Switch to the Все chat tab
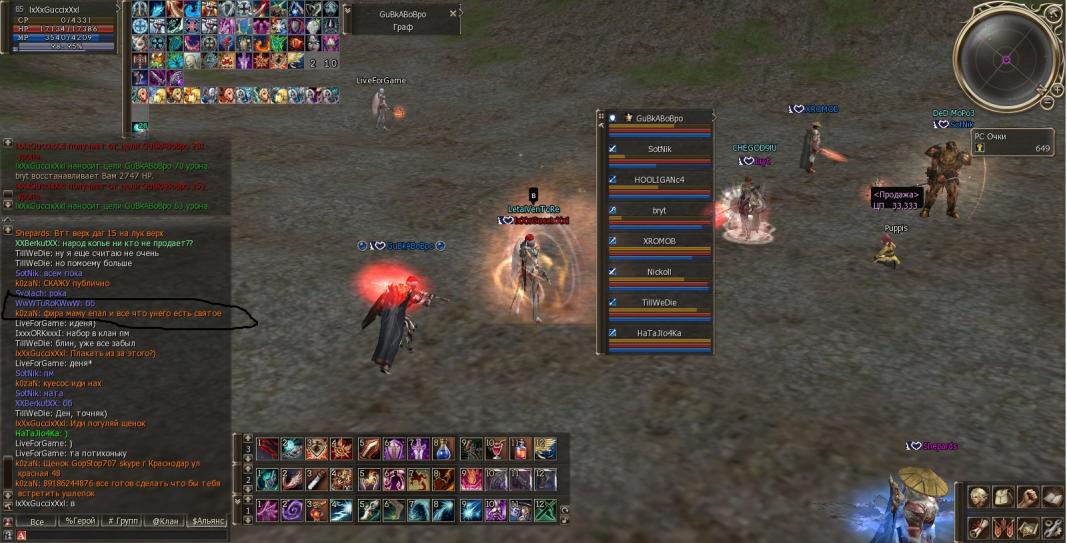The image size is (1067, 543). tap(37, 522)
